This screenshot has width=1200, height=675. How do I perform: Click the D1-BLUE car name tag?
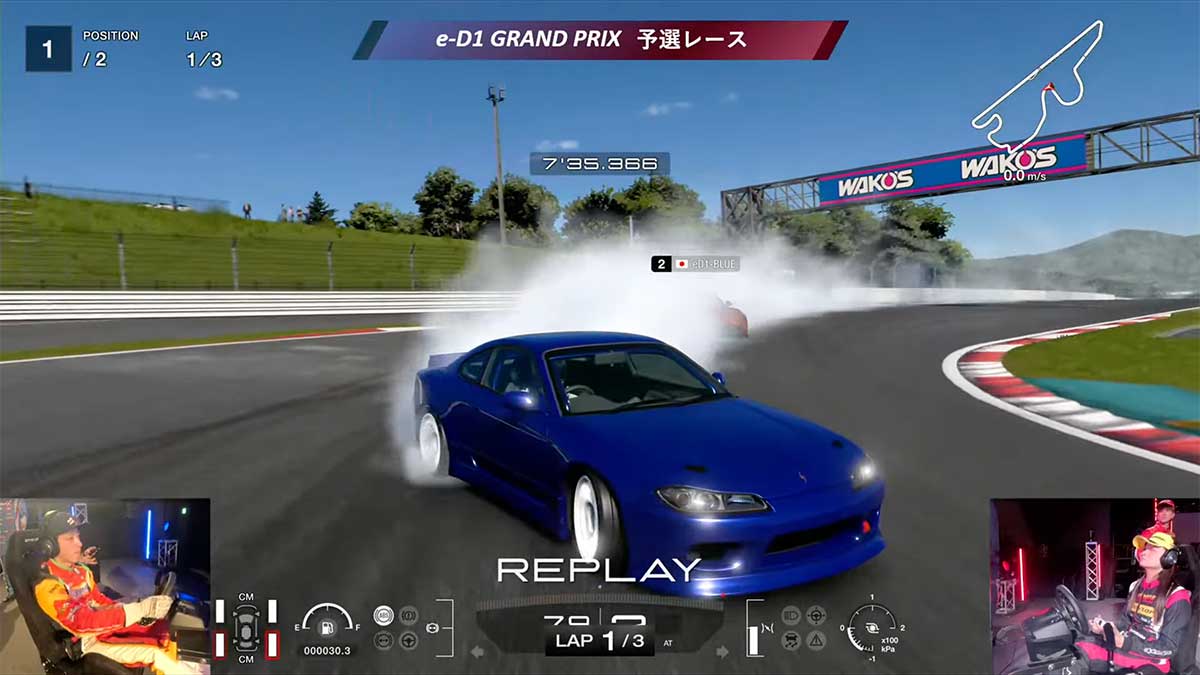(695, 264)
